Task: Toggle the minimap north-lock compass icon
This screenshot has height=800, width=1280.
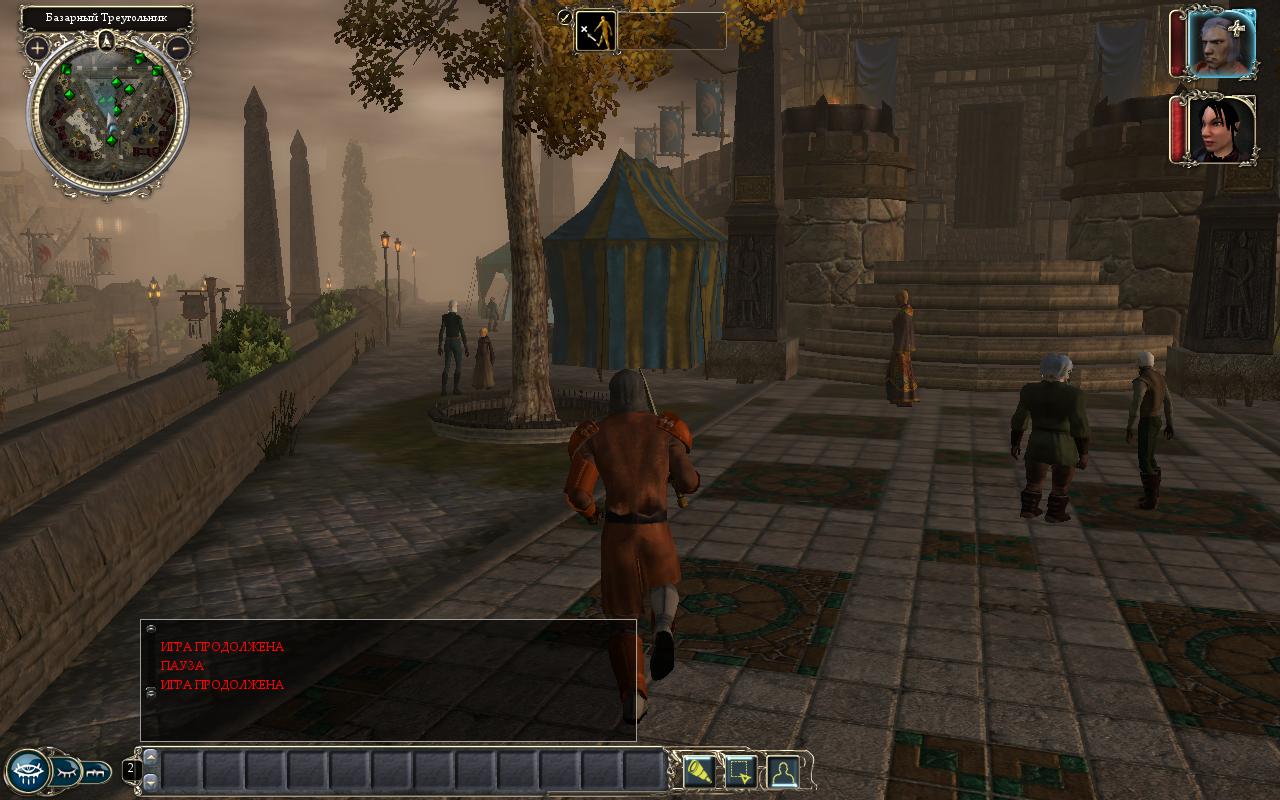Action: tap(108, 40)
